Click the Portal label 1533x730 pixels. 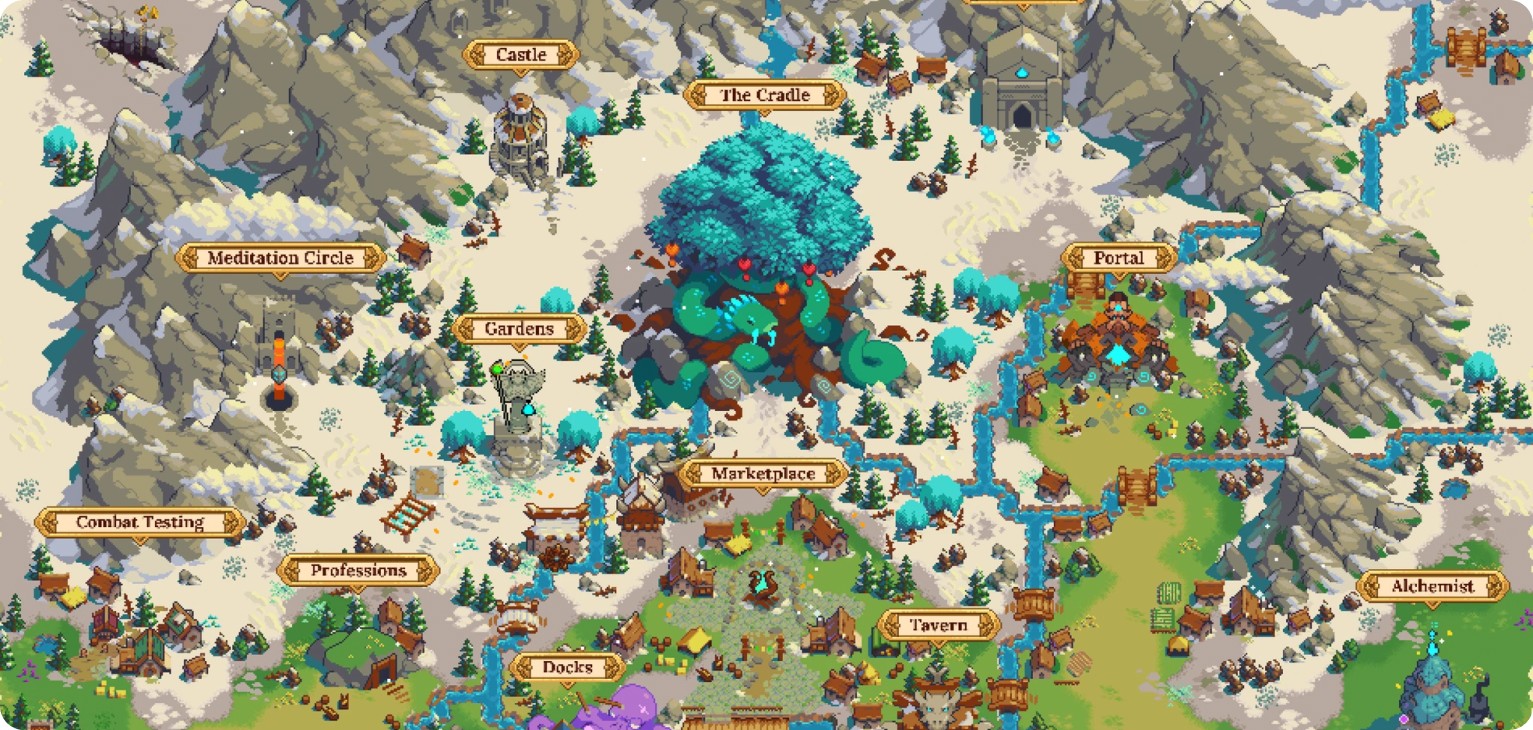pyautogui.click(x=1118, y=258)
